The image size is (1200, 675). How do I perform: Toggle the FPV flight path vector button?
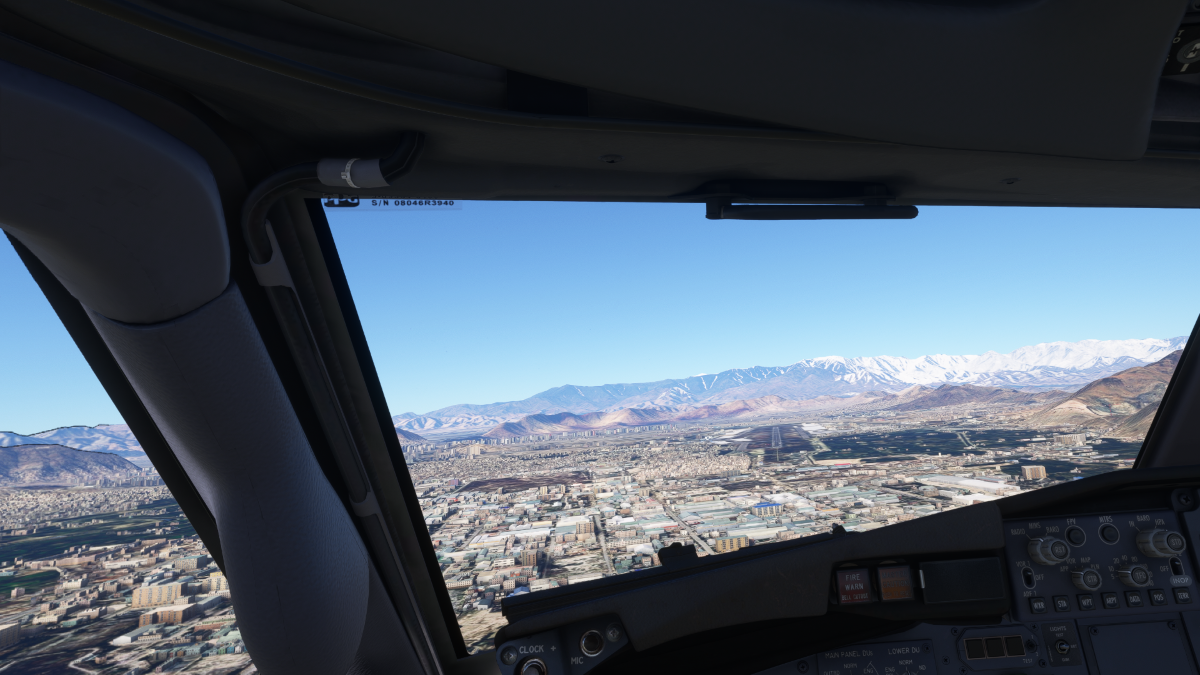click(1075, 536)
